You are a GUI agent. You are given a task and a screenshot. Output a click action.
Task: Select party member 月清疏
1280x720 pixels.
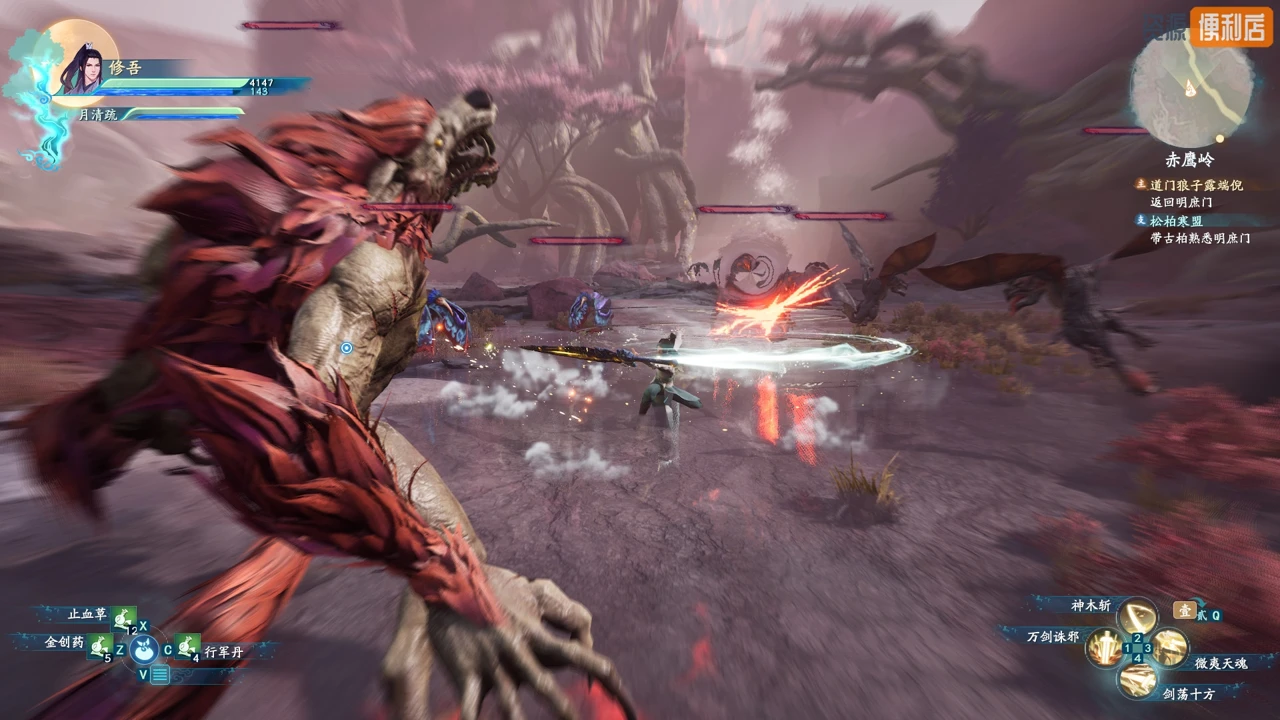(98, 115)
